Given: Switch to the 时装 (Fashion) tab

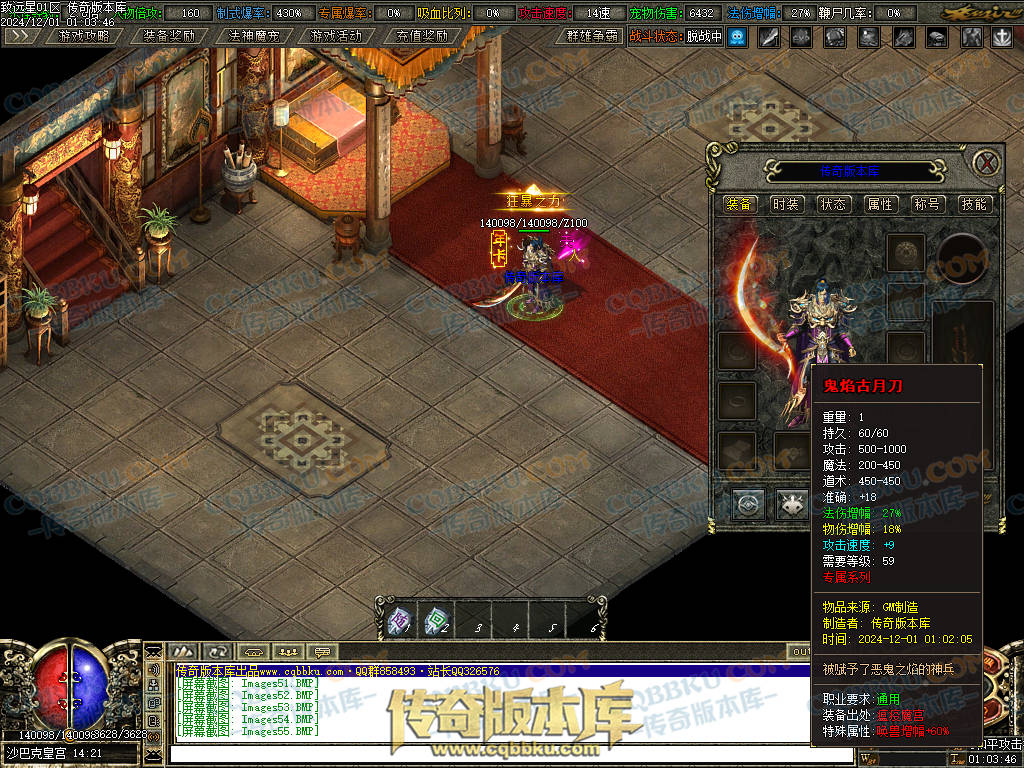Looking at the screenshot, I should pos(786,204).
